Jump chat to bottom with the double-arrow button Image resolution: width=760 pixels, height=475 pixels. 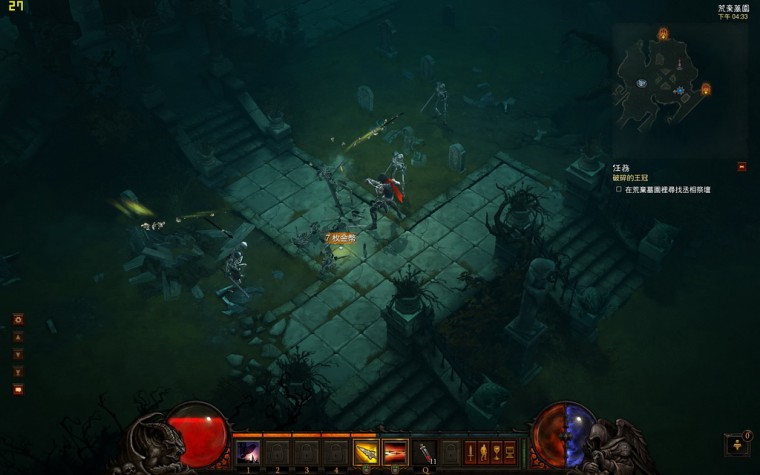tap(18, 371)
